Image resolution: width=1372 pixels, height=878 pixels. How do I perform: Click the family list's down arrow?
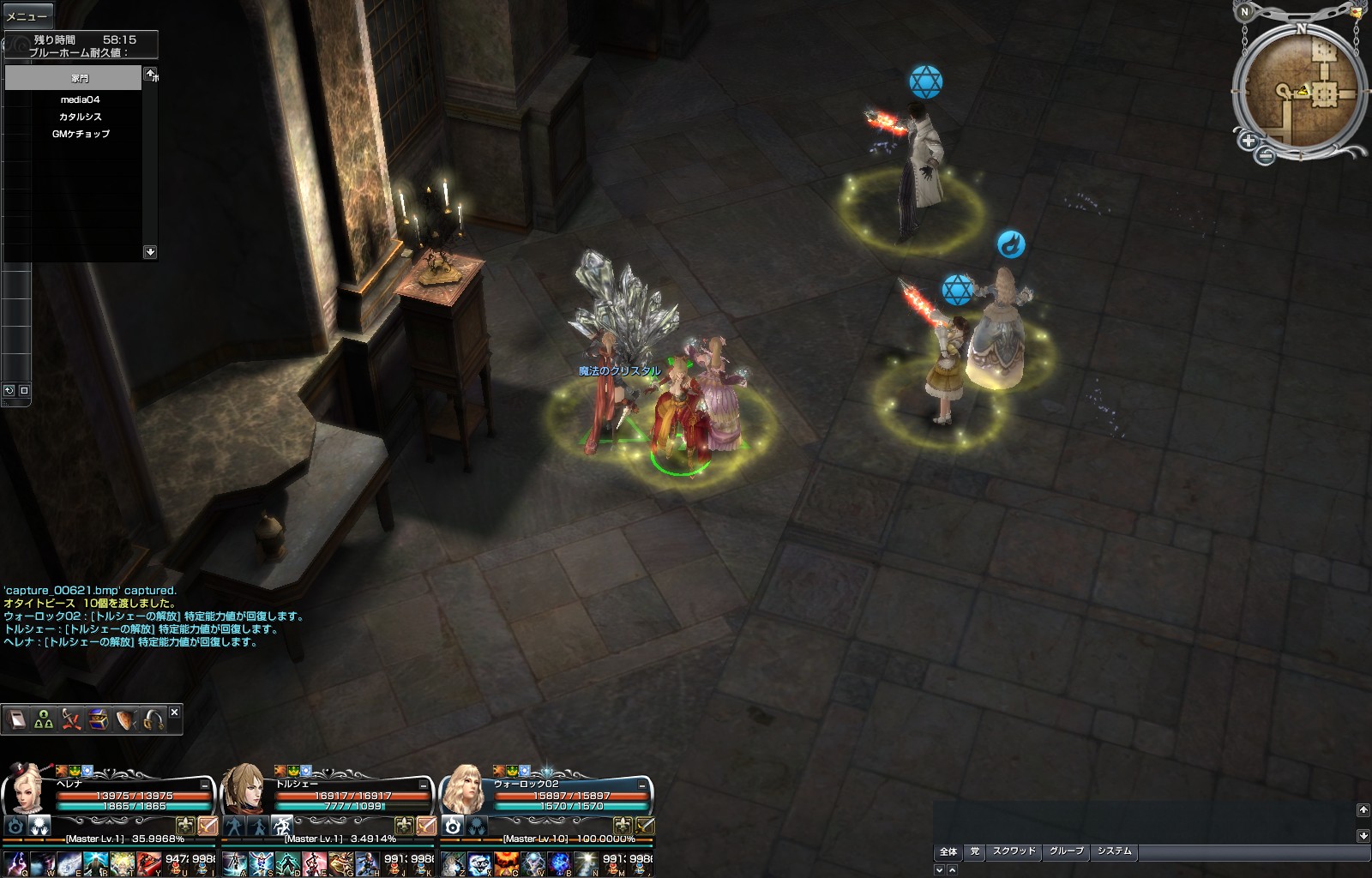tap(150, 252)
